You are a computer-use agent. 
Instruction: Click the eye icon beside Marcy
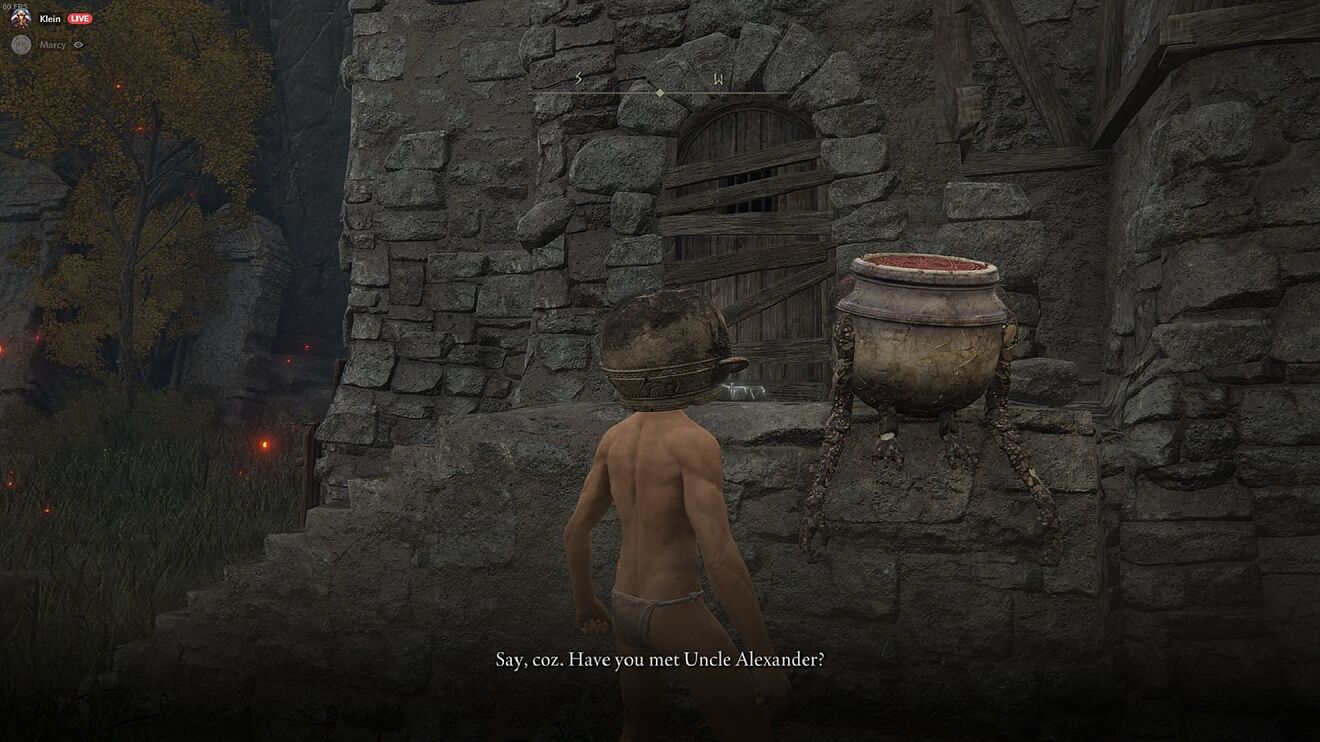point(78,45)
